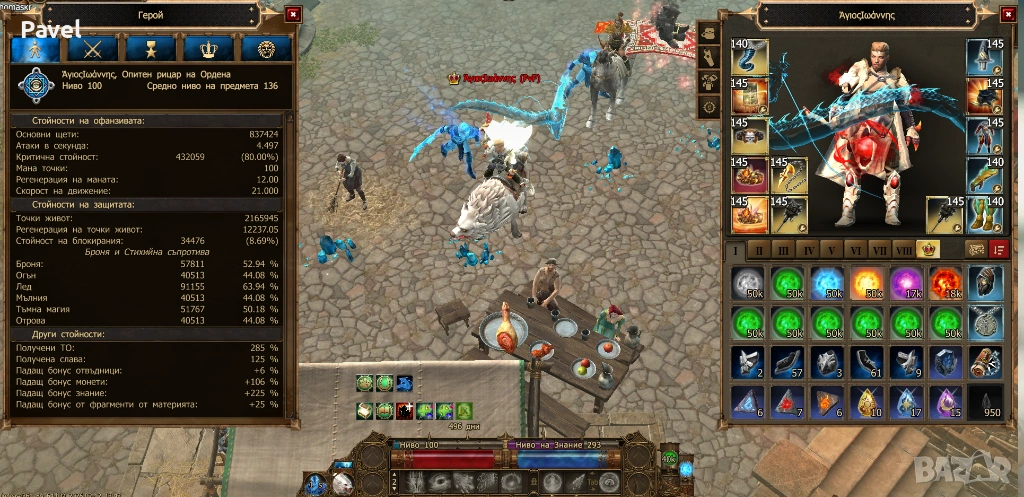Select inventory bag tab VIII
The image size is (1024, 497).
pos(904,249)
